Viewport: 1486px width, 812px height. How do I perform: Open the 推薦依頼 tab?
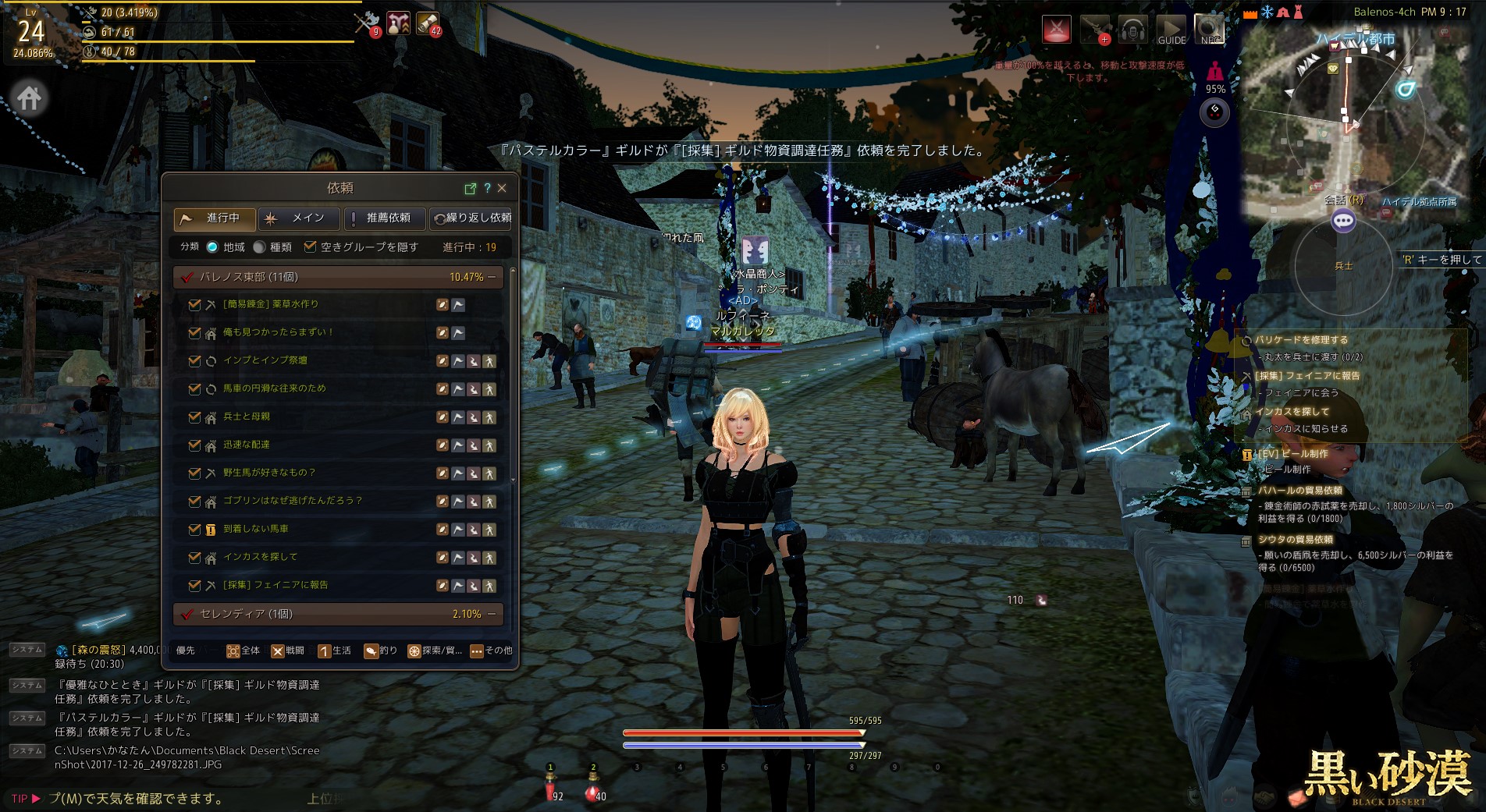tap(385, 218)
